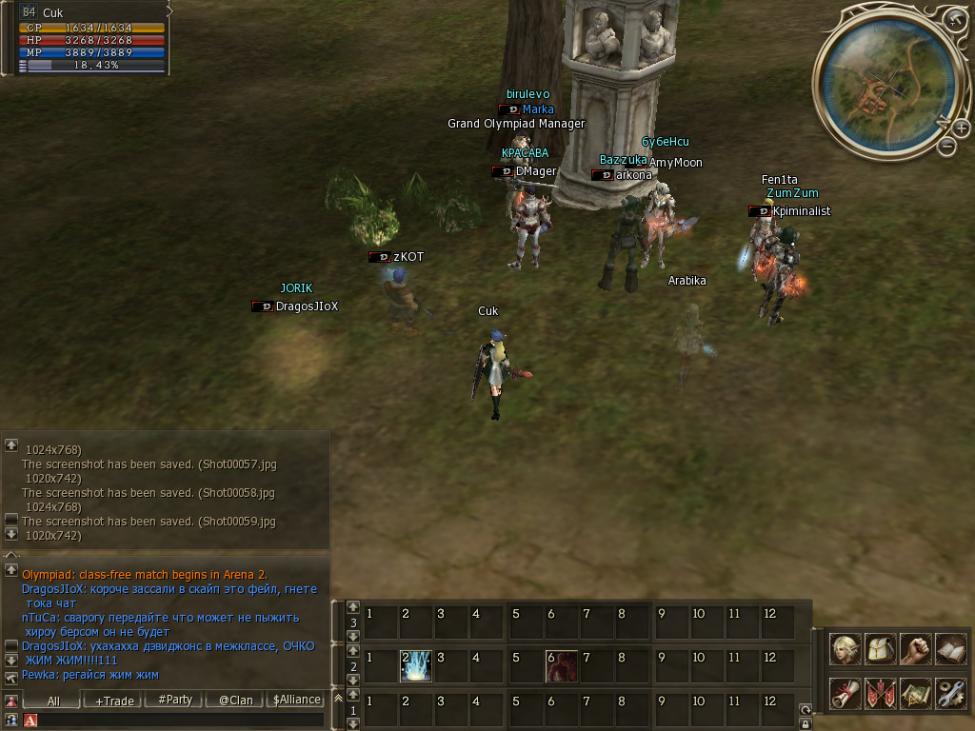975x731 pixels.
Task: Use the dark red skill in hotbar slot 6
Action: coord(561,666)
